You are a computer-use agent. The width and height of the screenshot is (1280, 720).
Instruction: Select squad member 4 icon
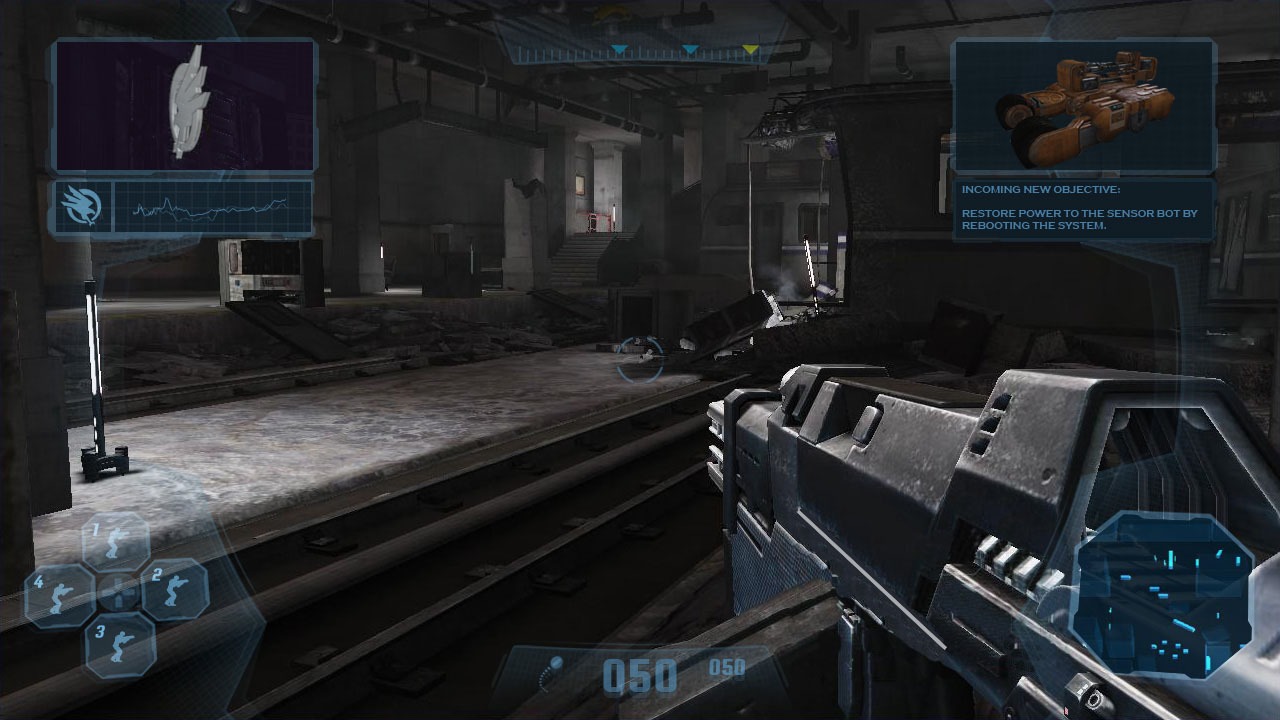pos(60,594)
